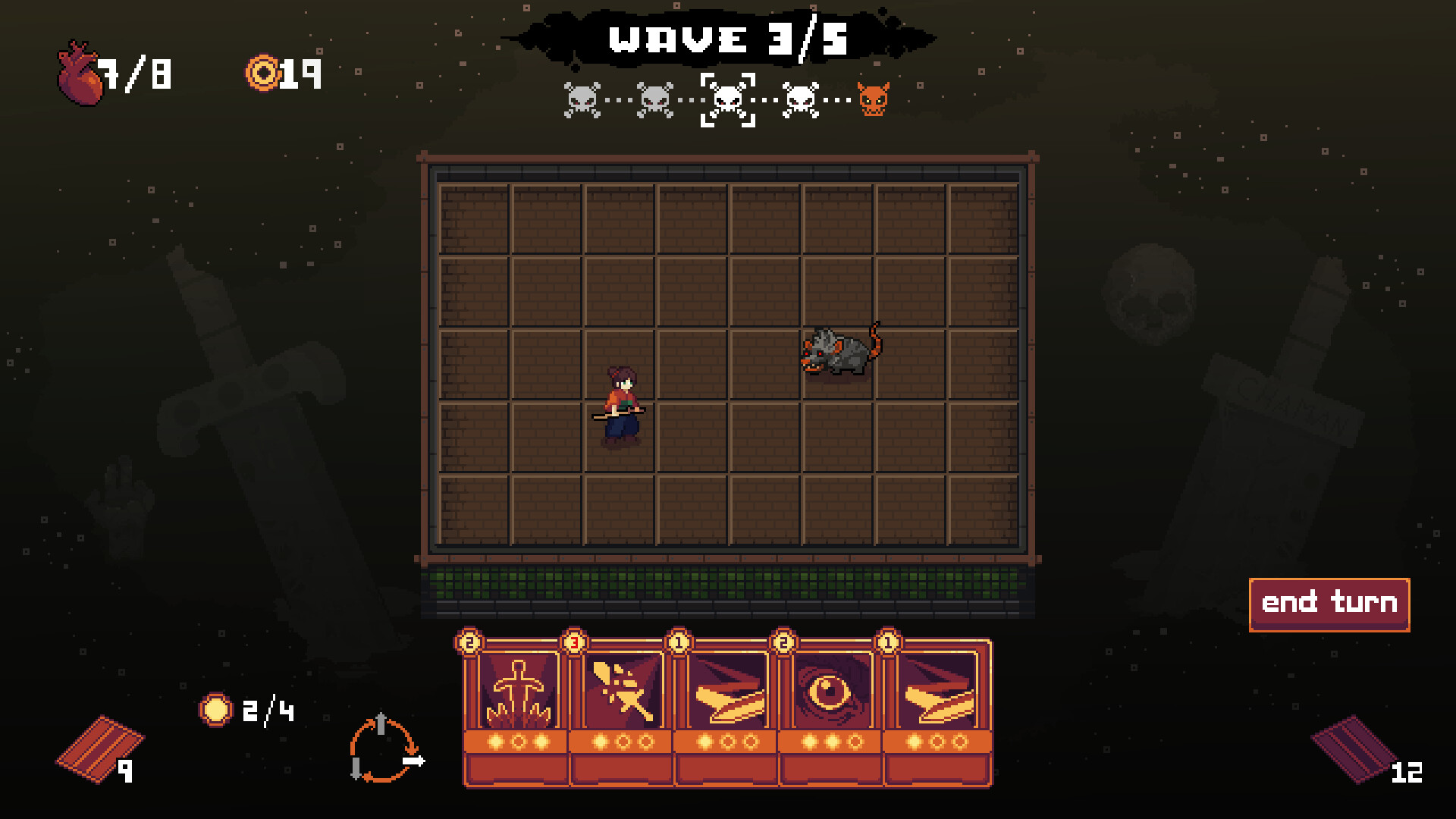Click the targeted skull marking the current wave
The height and width of the screenshot is (819, 1456).
click(728, 99)
